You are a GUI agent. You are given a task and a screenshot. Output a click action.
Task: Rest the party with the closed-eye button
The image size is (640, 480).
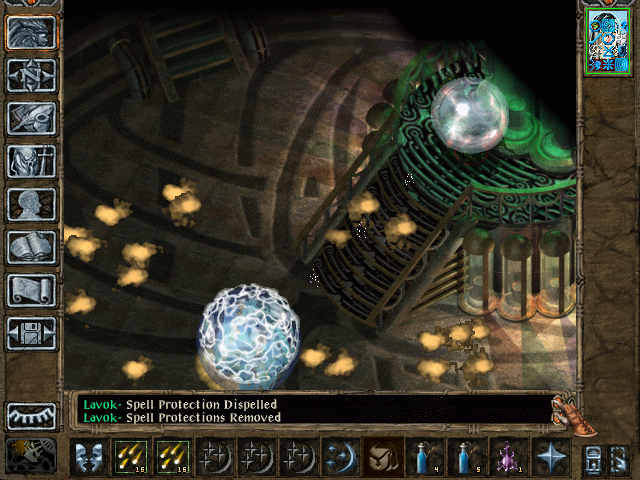[x=31, y=415]
